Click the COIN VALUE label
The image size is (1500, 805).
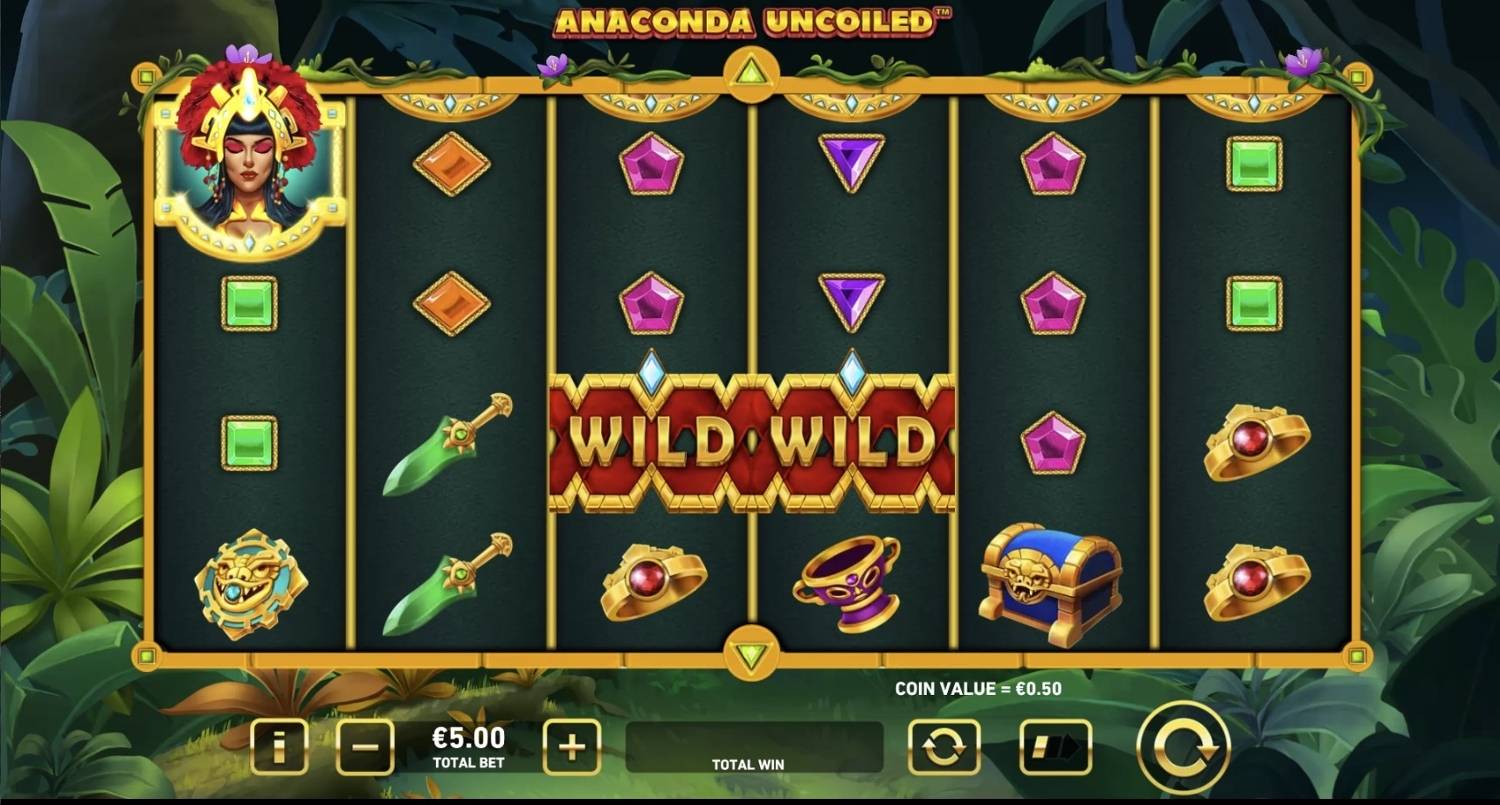tap(975, 688)
